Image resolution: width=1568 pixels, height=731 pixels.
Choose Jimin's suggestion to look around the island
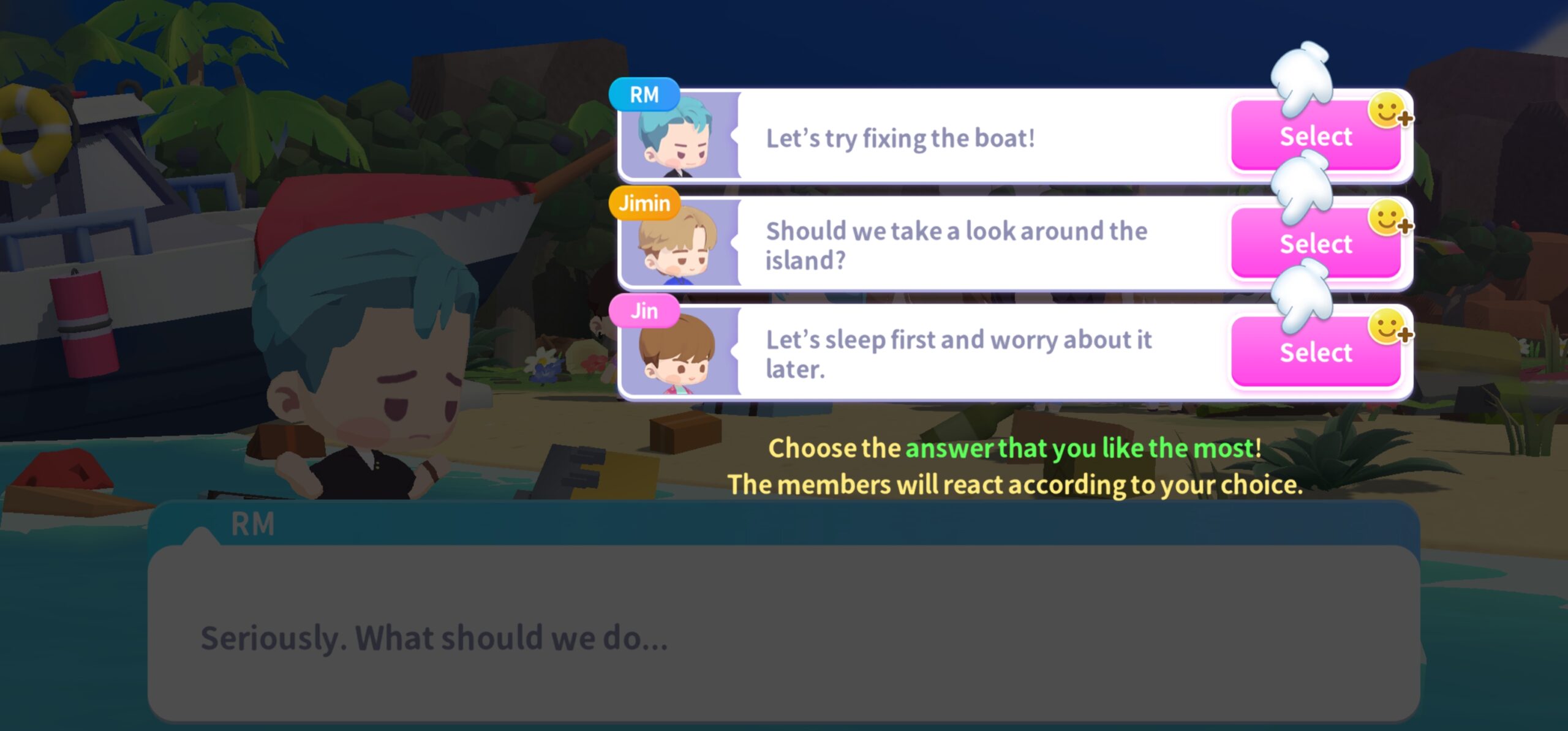tap(1315, 244)
